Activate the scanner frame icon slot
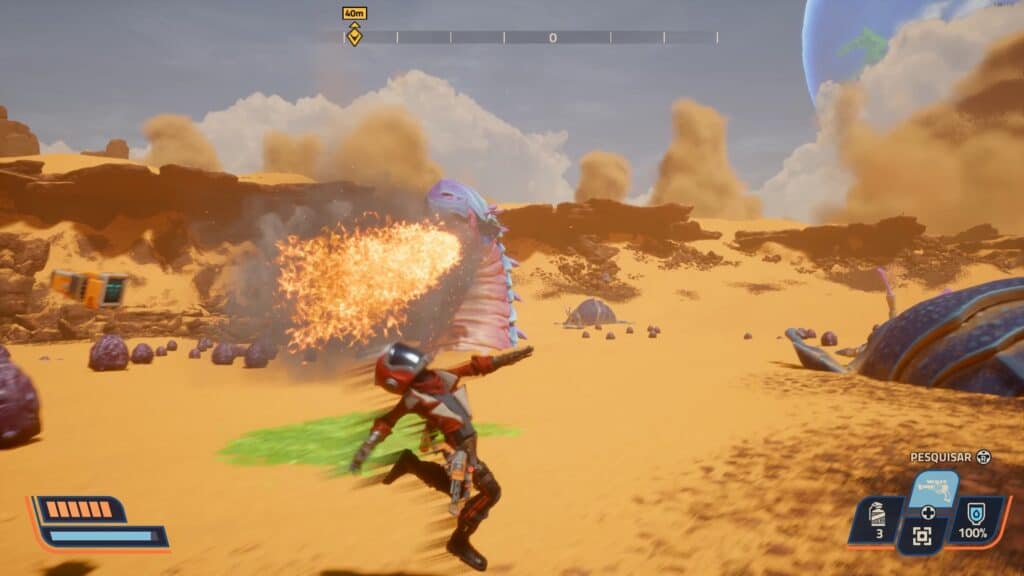This screenshot has width=1024, height=576. pos(923,536)
